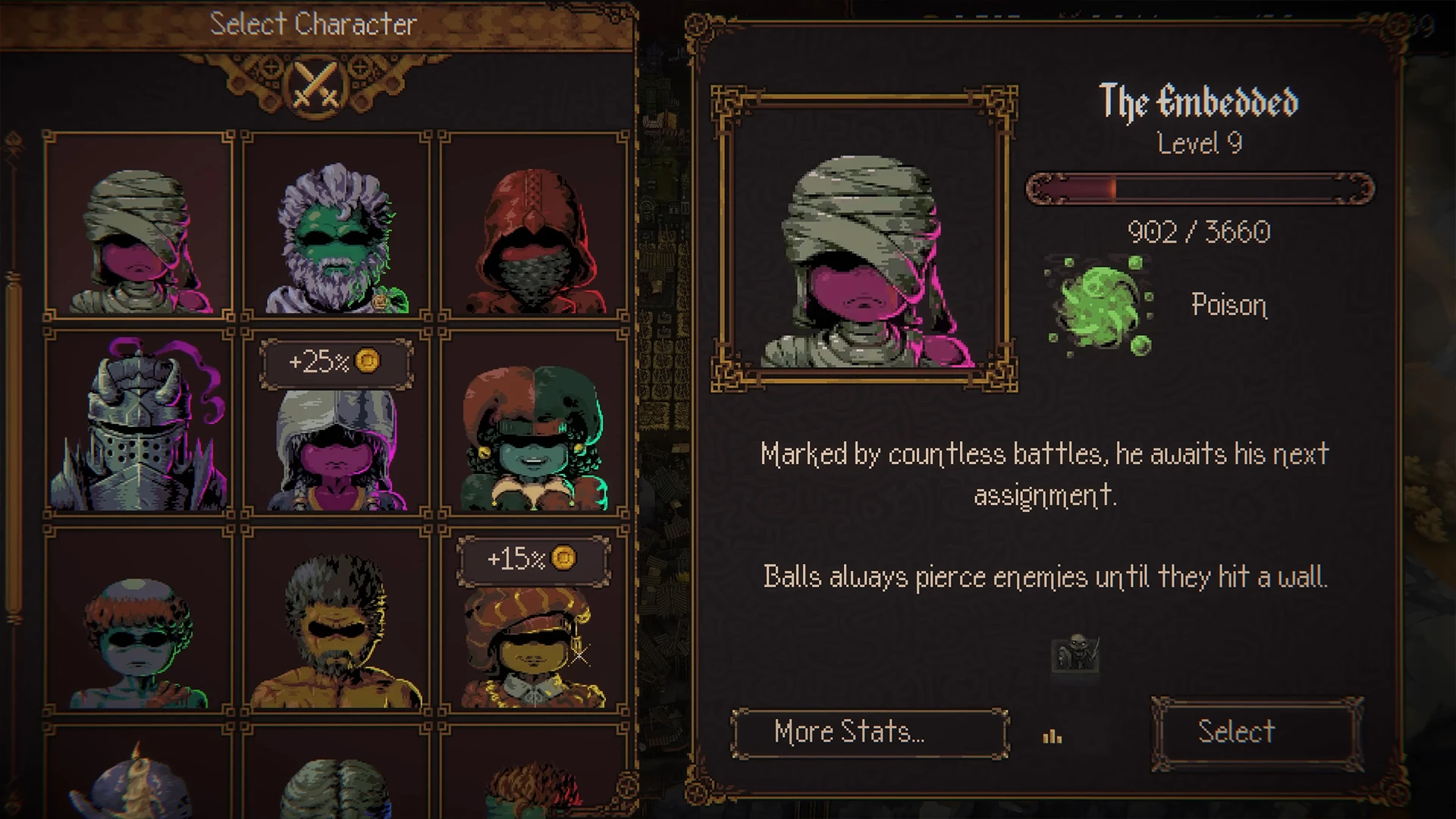Viewport: 1456px width, 819px height.
Task: Click the crossed swords emblem
Action: click(x=317, y=85)
